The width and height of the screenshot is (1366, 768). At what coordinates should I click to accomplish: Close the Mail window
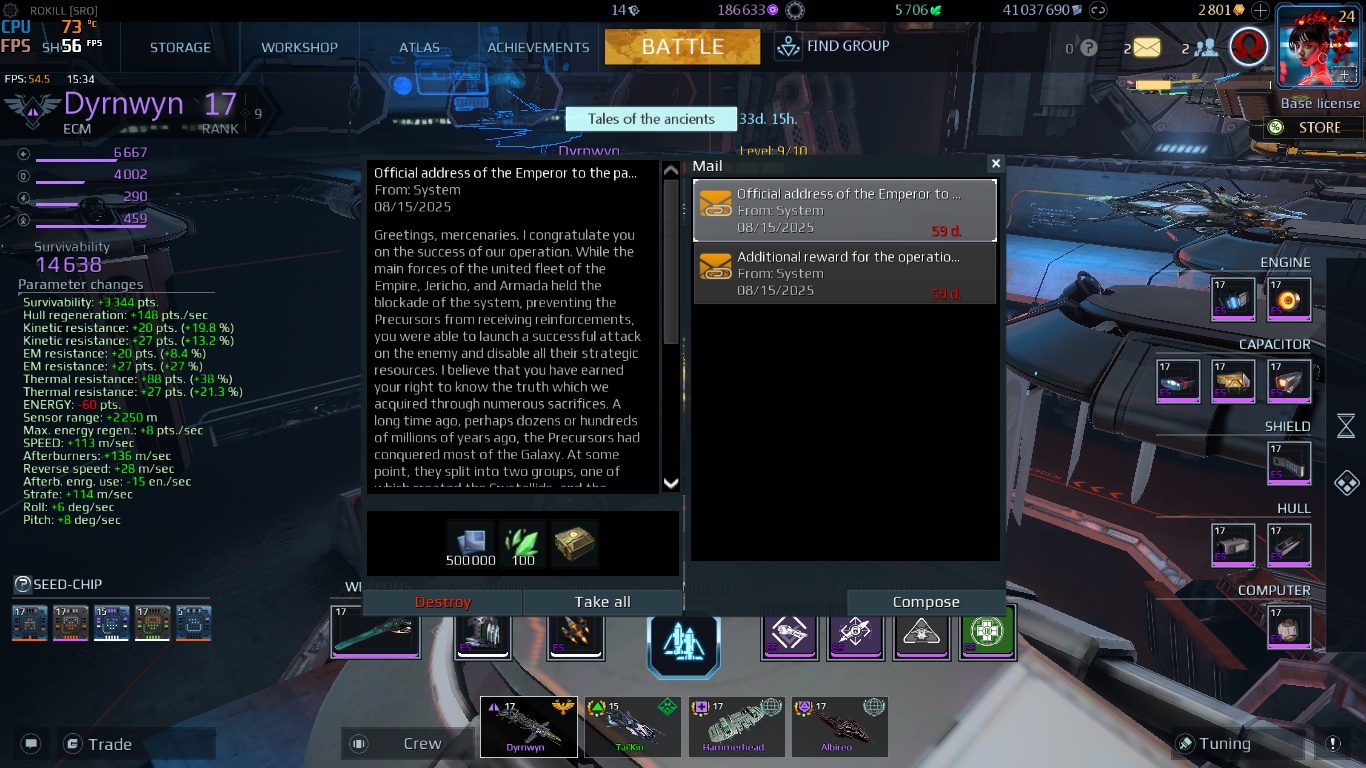[995, 163]
